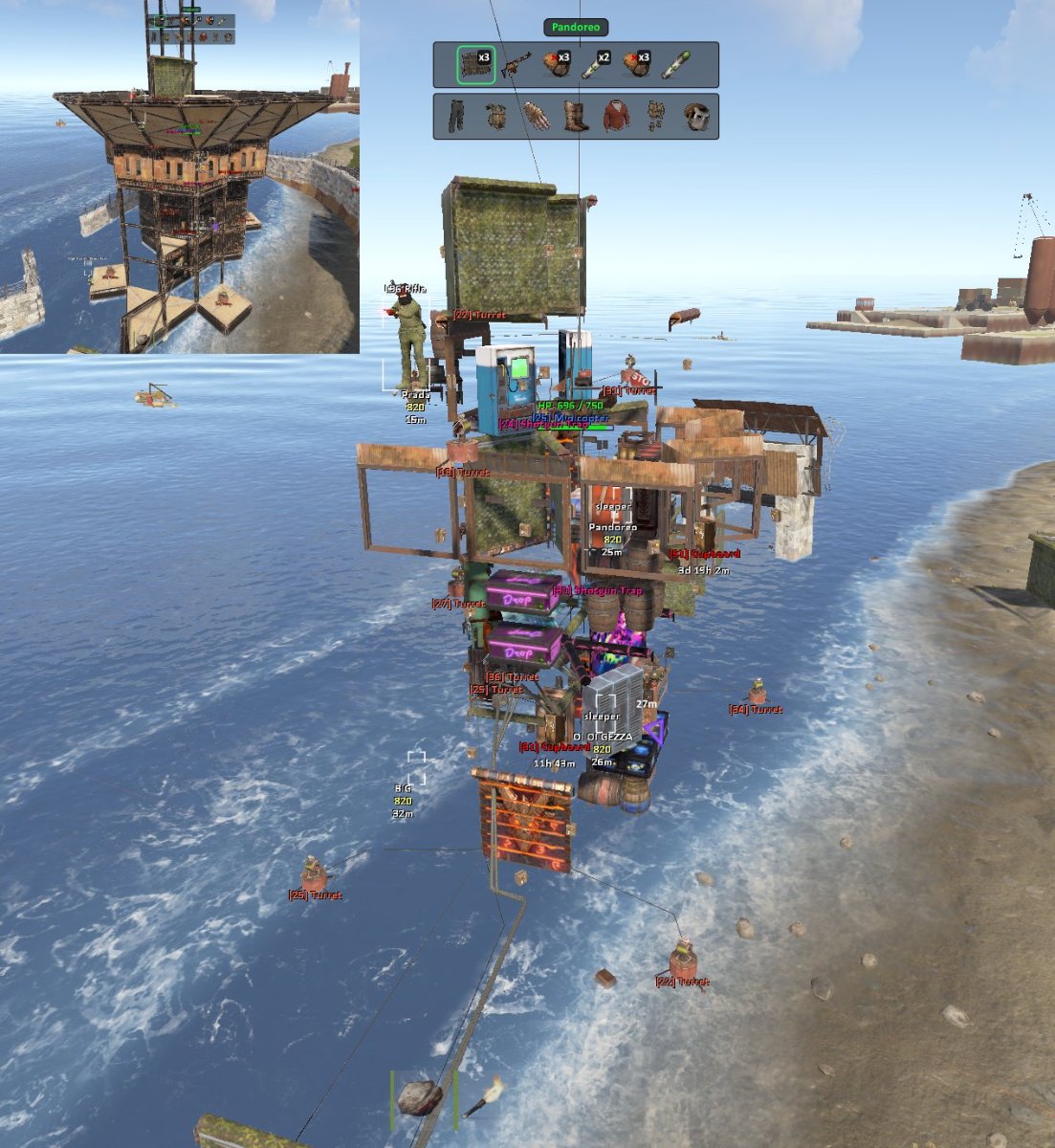
Task: Click the green Pandoreo player name tag
Action: [x=576, y=28]
